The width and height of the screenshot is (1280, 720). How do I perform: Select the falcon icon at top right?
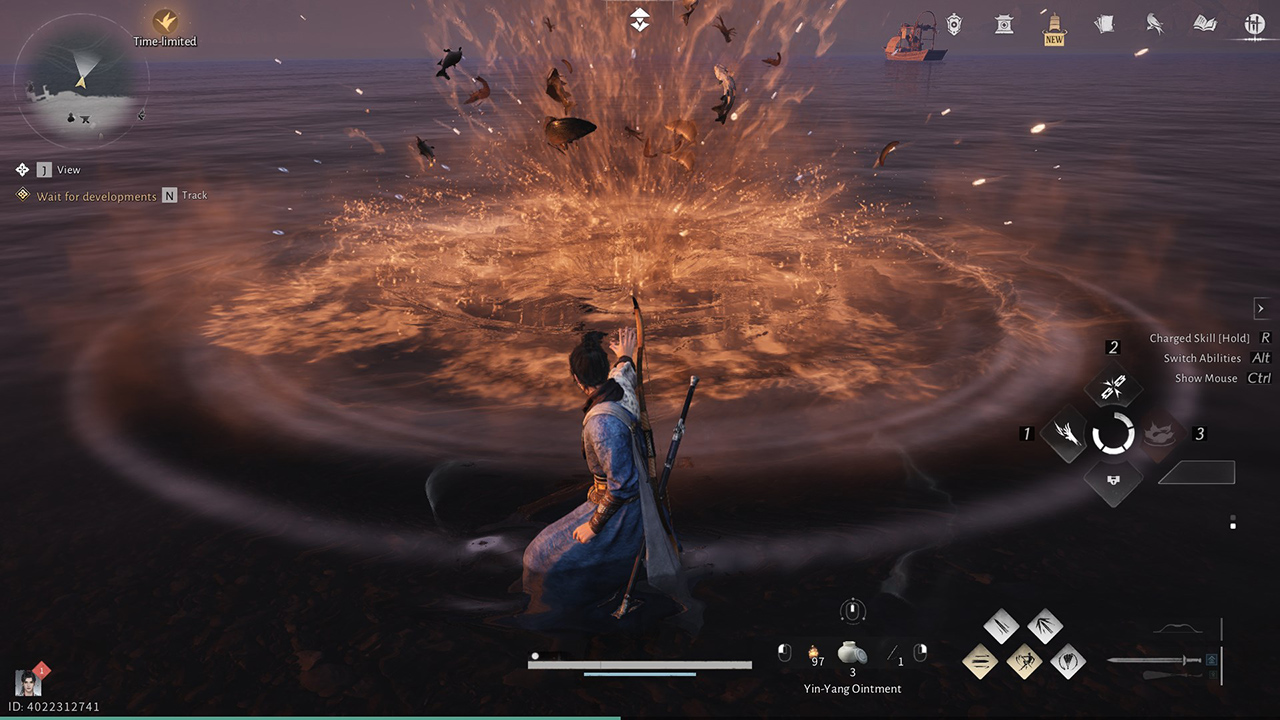point(1153,24)
